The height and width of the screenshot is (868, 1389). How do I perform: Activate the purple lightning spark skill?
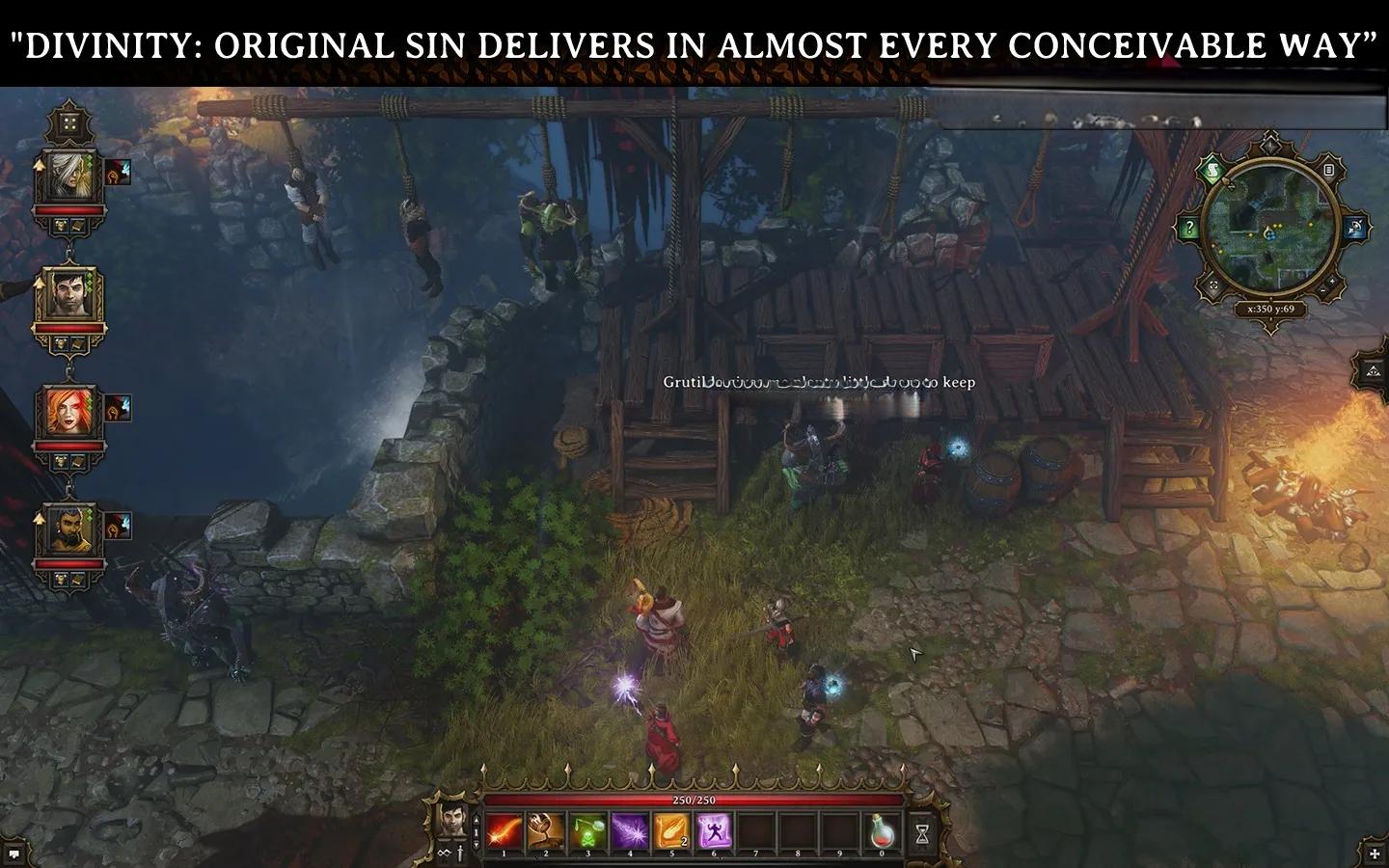tap(631, 831)
